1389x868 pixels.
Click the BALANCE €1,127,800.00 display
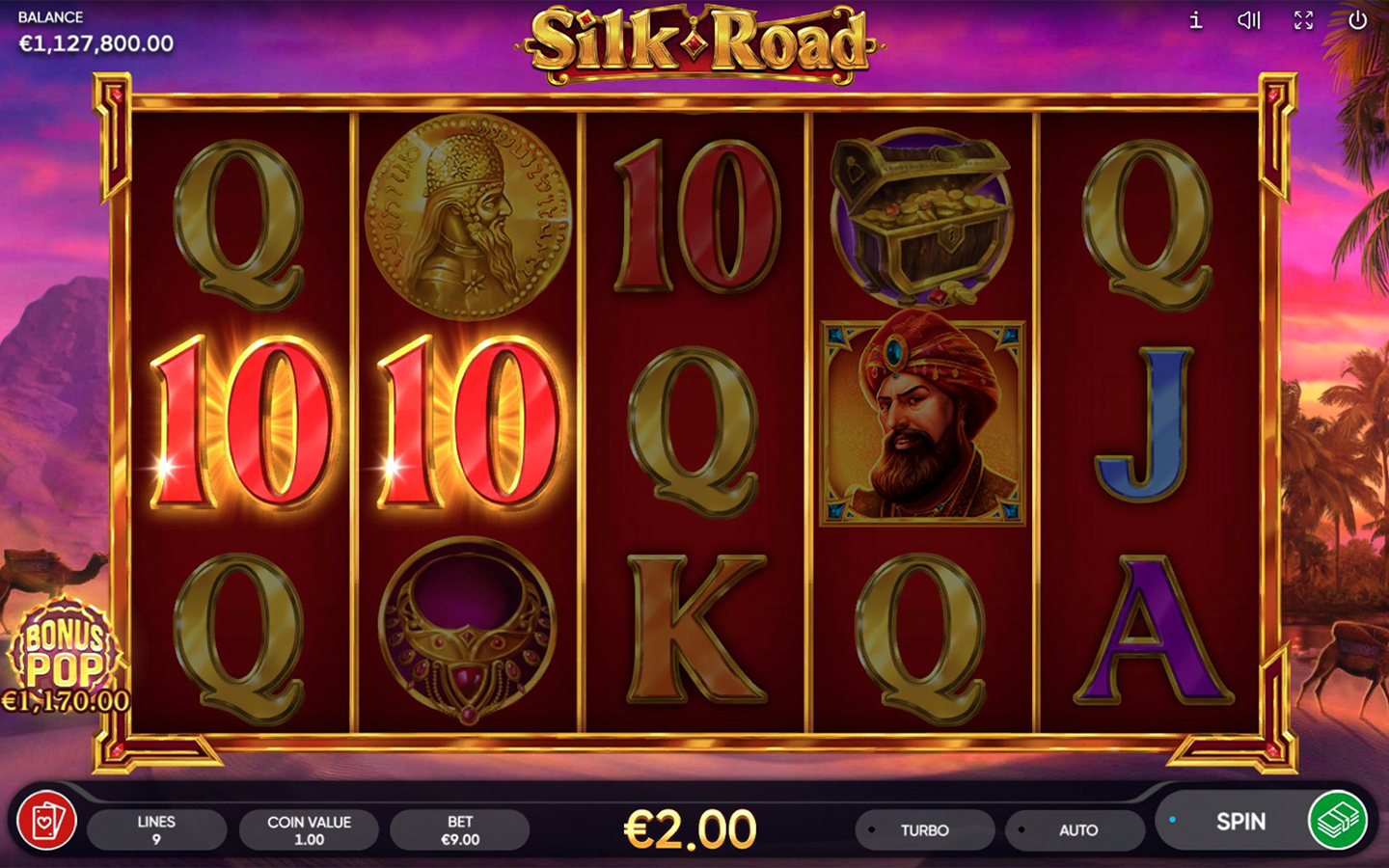94,32
